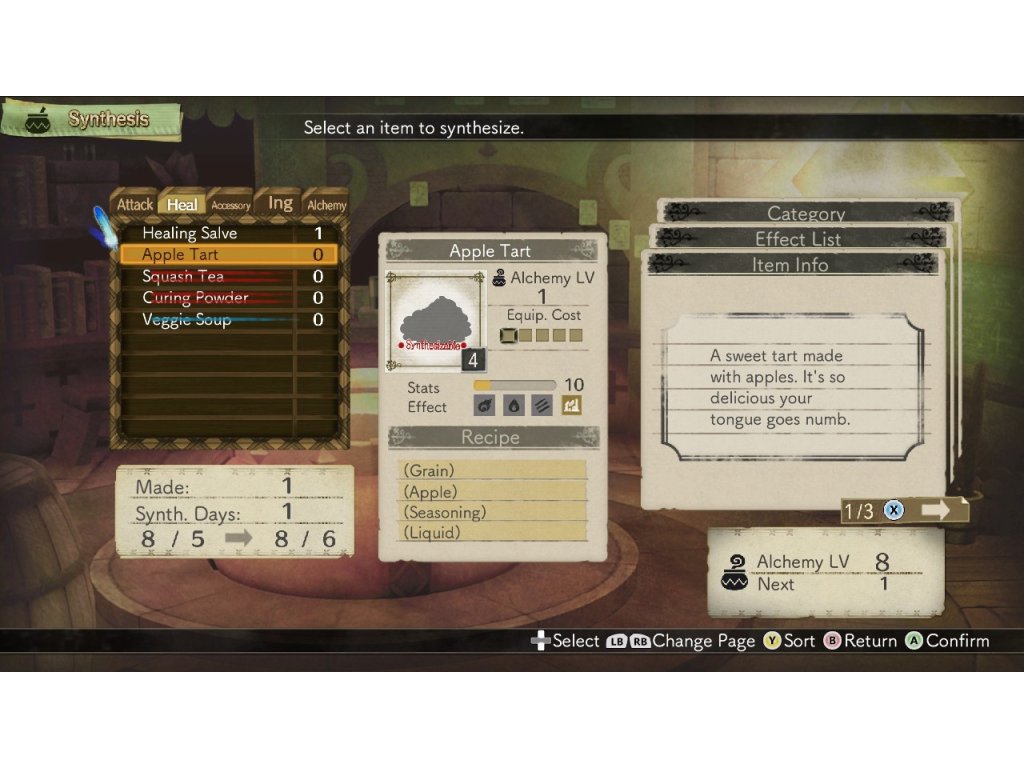Choose the (Seasoning) ingredient row
Viewport: 1024px width, 768px height.
point(492,512)
